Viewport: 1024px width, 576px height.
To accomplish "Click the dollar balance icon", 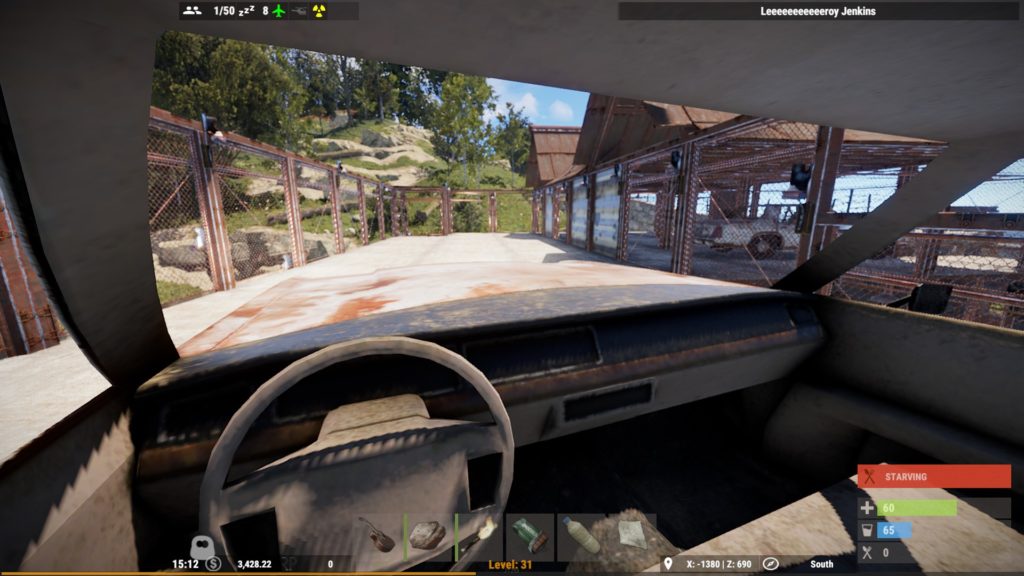I will 213,564.
